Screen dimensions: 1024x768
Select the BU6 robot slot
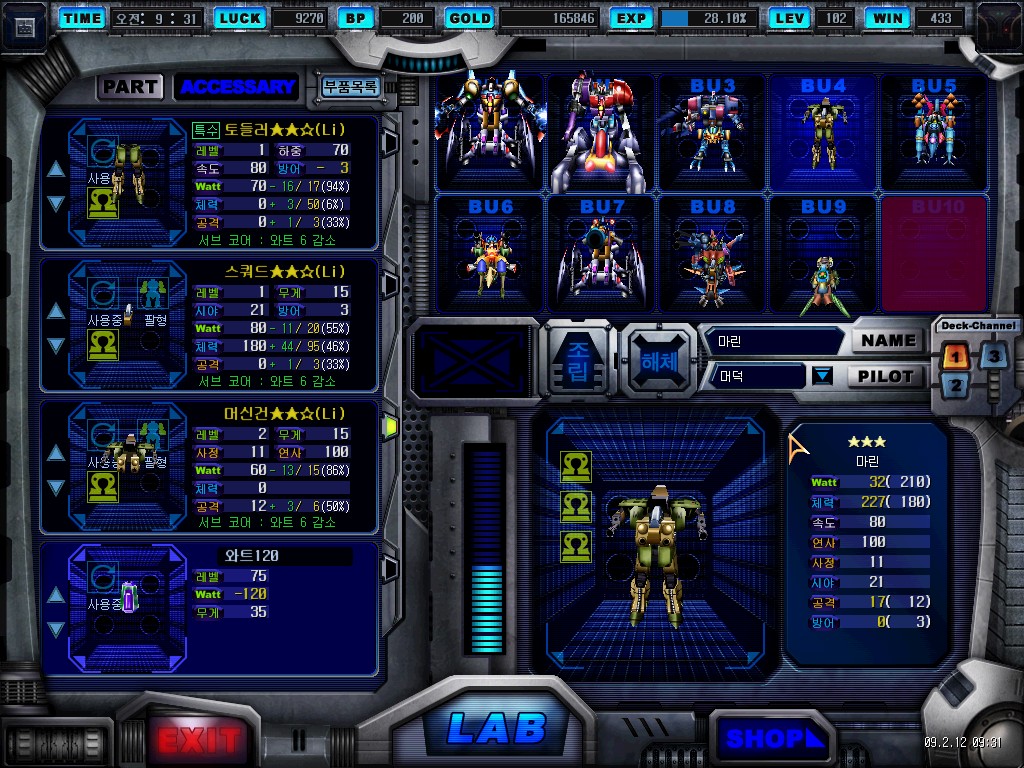[x=490, y=253]
